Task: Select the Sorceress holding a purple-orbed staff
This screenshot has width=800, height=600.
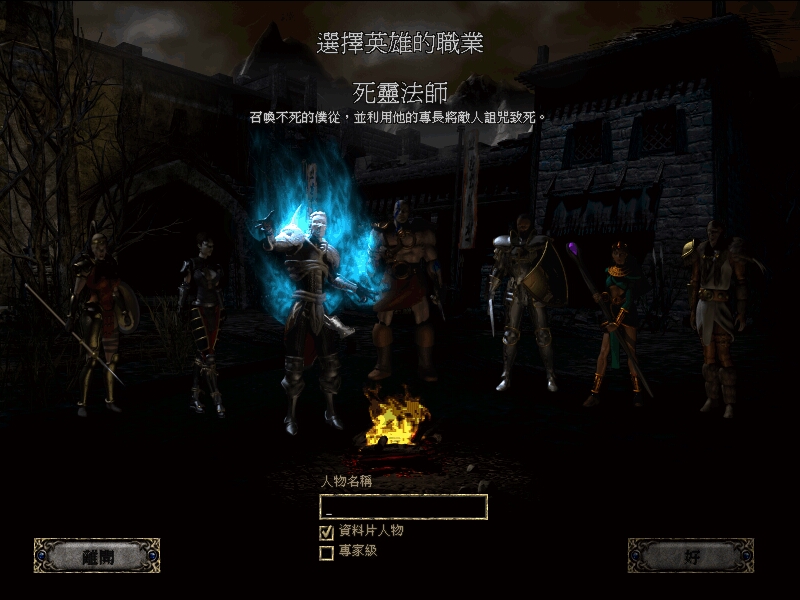Action: coord(612,320)
